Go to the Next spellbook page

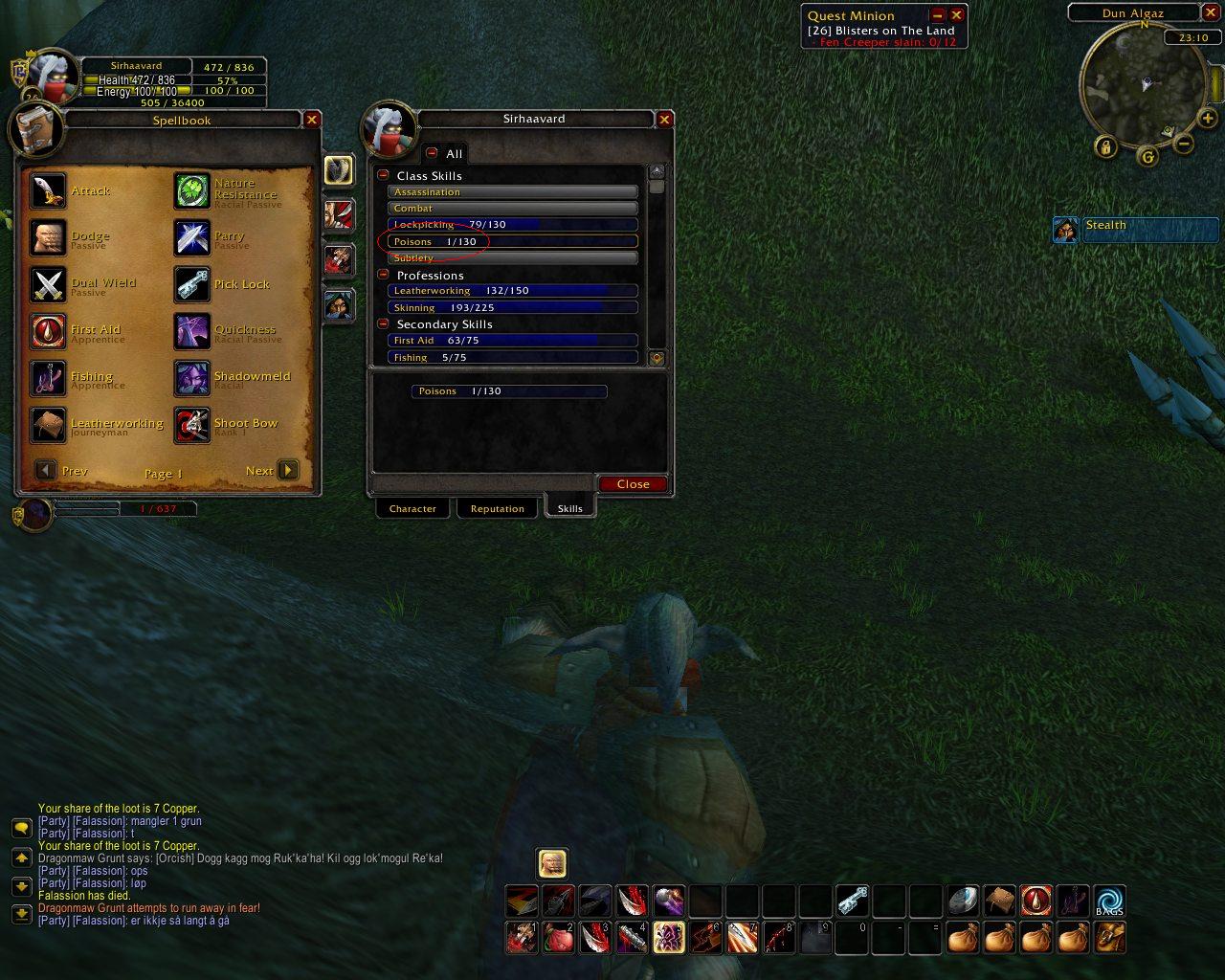288,470
